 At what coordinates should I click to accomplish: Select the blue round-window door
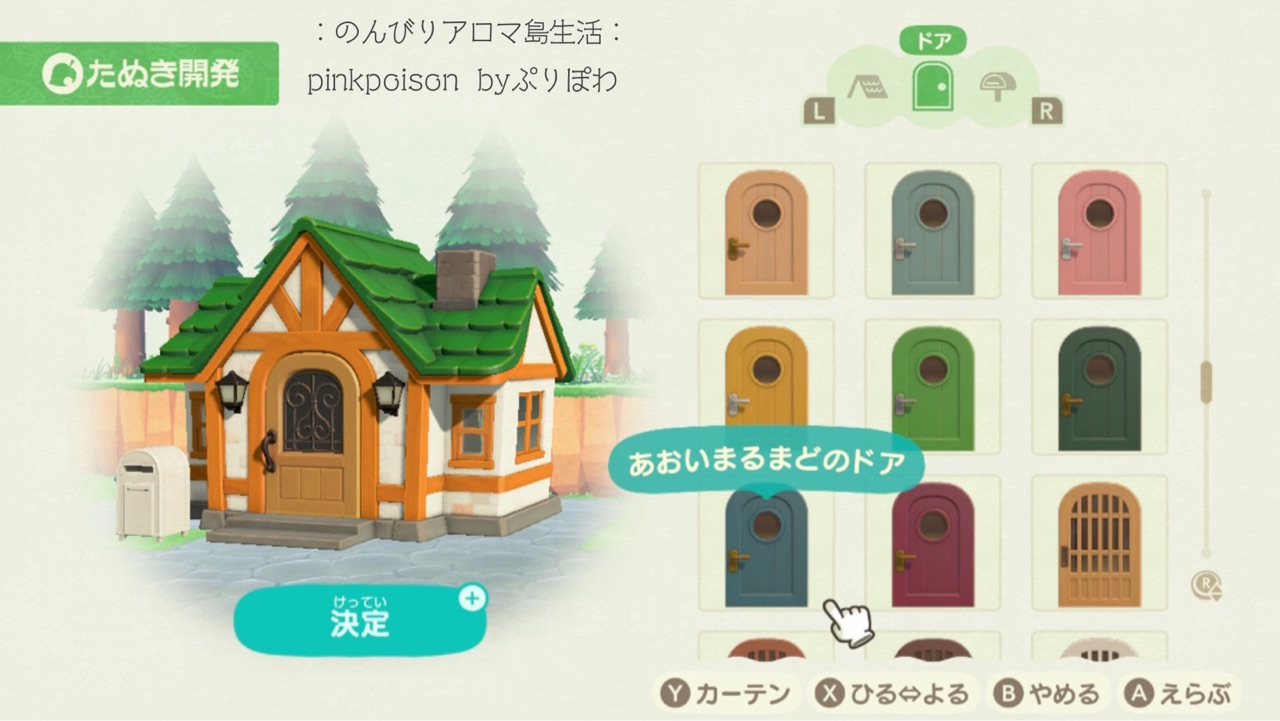pos(765,547)
